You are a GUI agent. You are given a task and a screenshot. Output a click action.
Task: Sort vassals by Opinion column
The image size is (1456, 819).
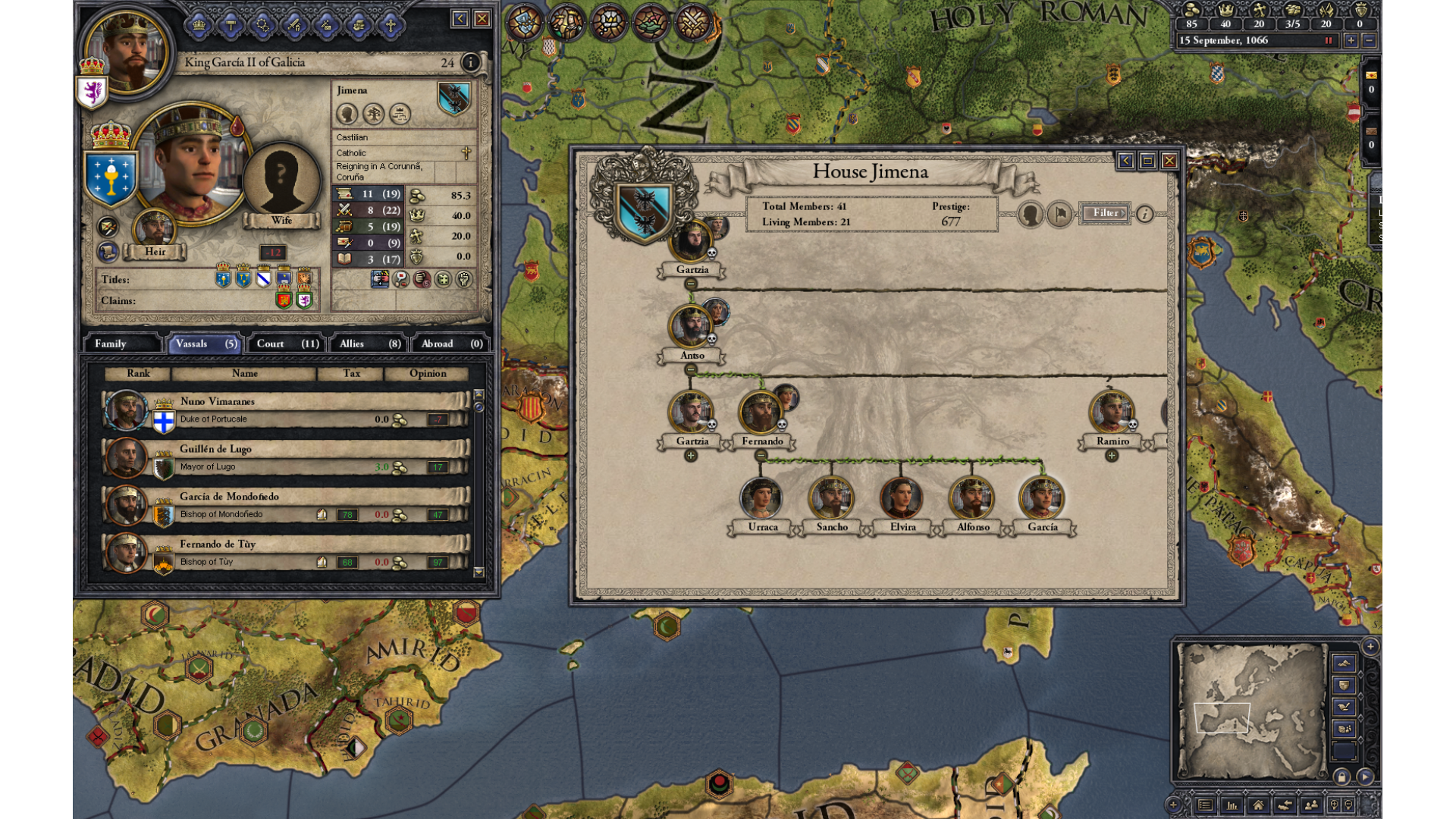pos(427,373)
